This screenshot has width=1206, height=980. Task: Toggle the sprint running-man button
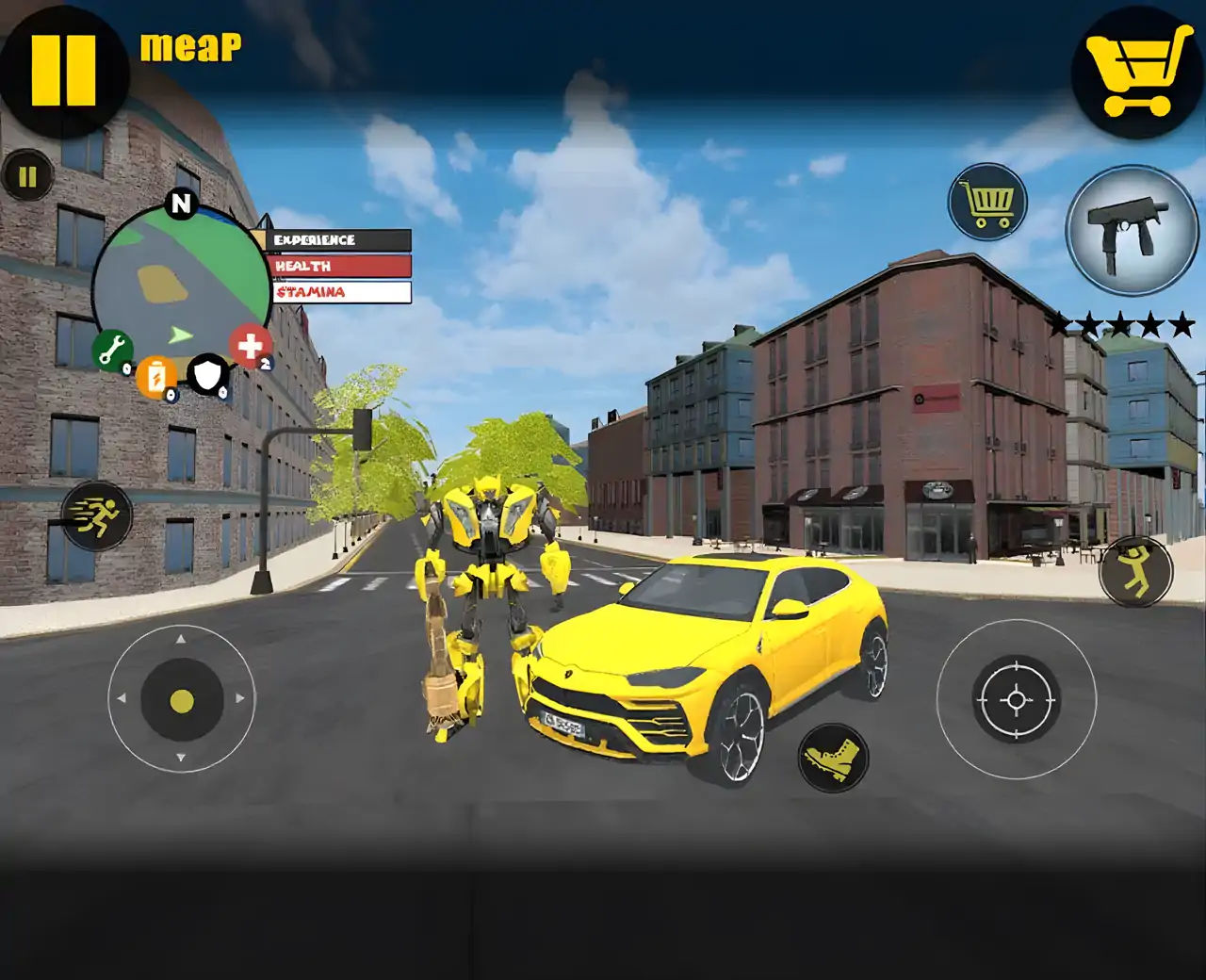click(96, 516)
